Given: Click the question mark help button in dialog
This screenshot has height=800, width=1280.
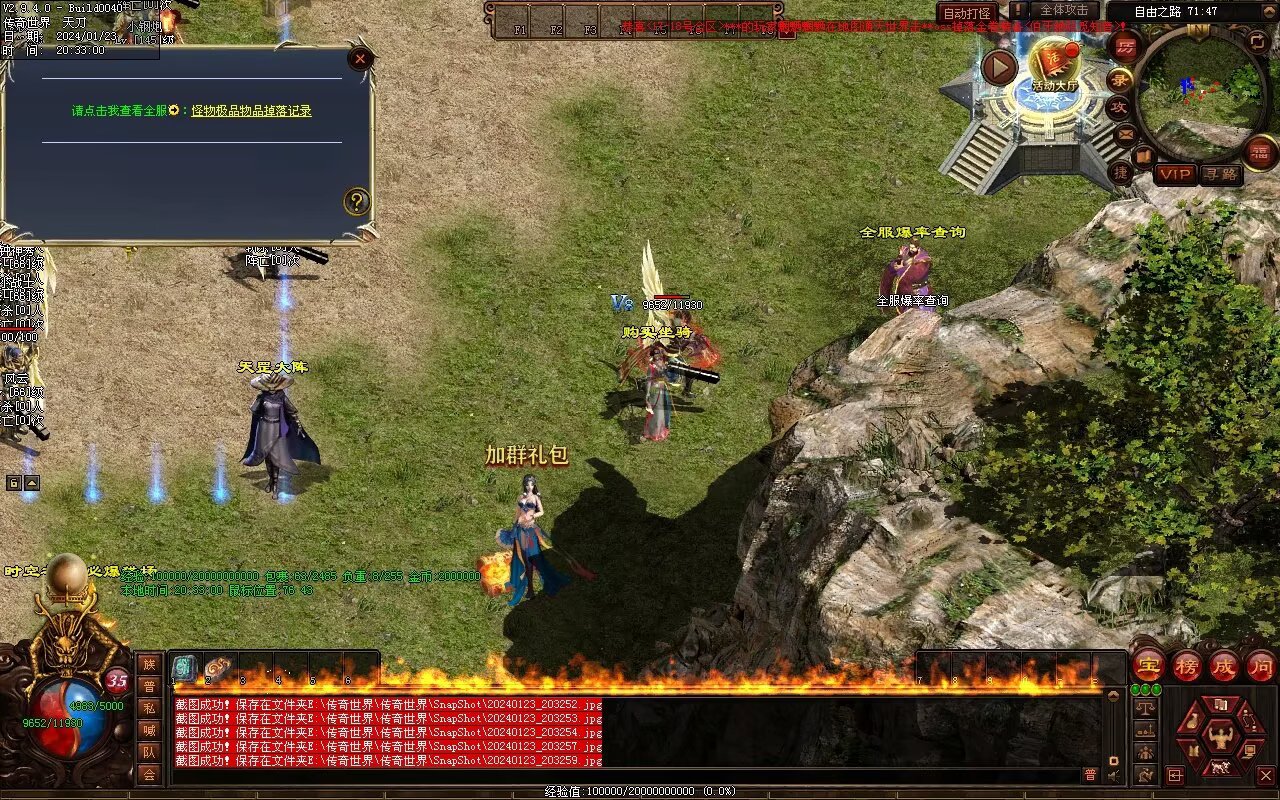Looking at the screenshot, I should pyautogui.click(x=356, y=202).
